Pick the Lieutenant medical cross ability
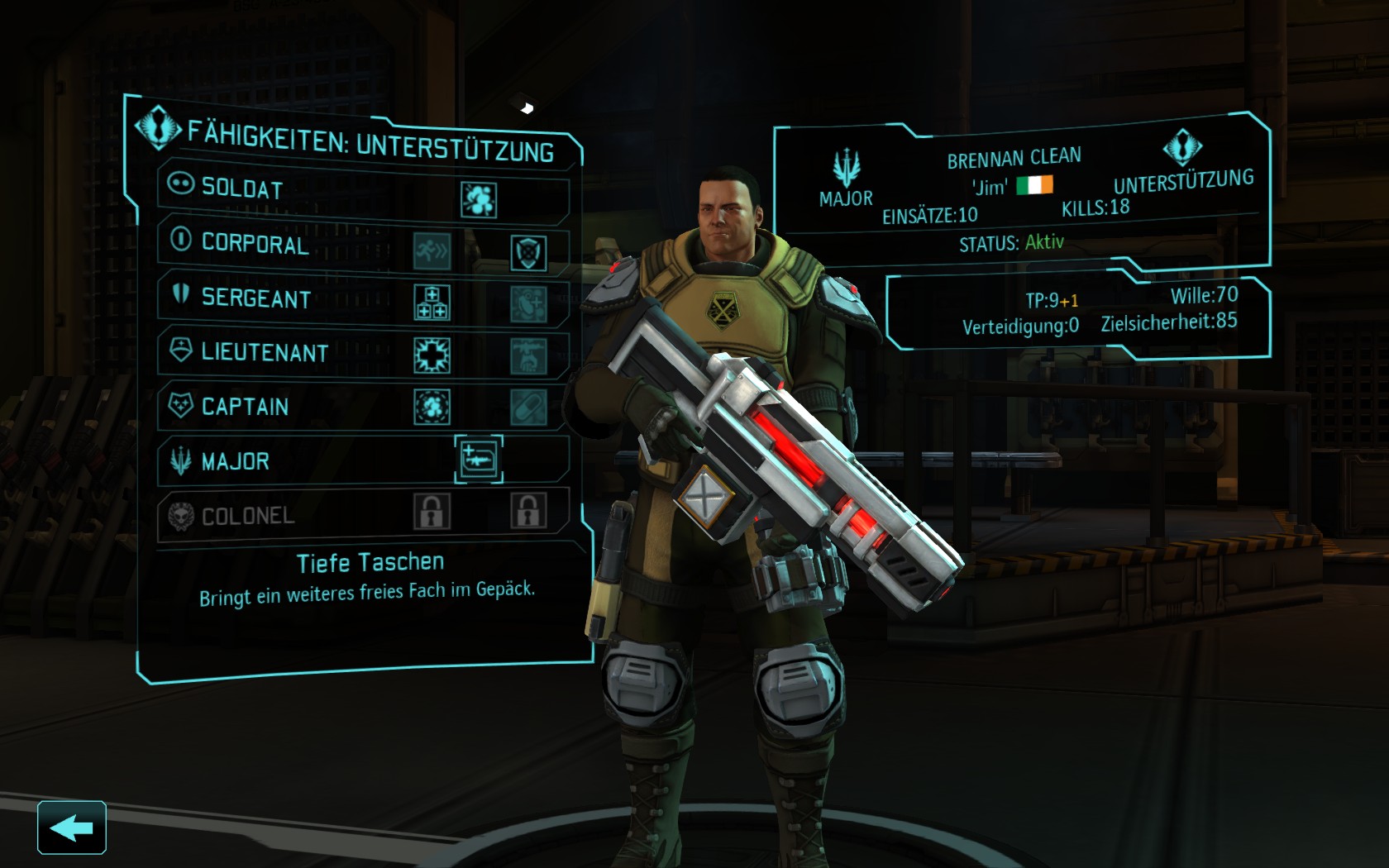 point(432,355)
